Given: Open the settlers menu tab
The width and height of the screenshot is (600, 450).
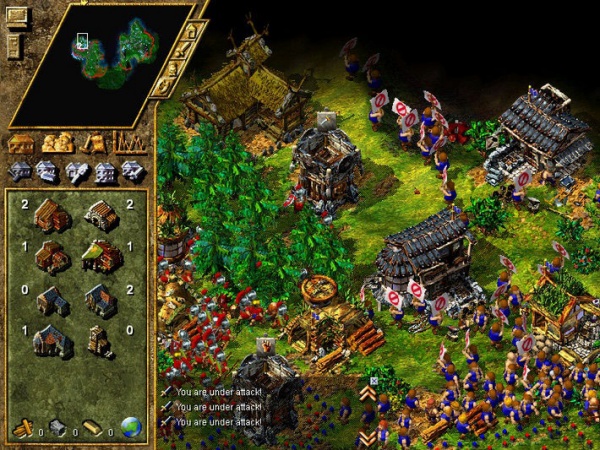Looking at the screenshot, I should click(x=57, y=143).
